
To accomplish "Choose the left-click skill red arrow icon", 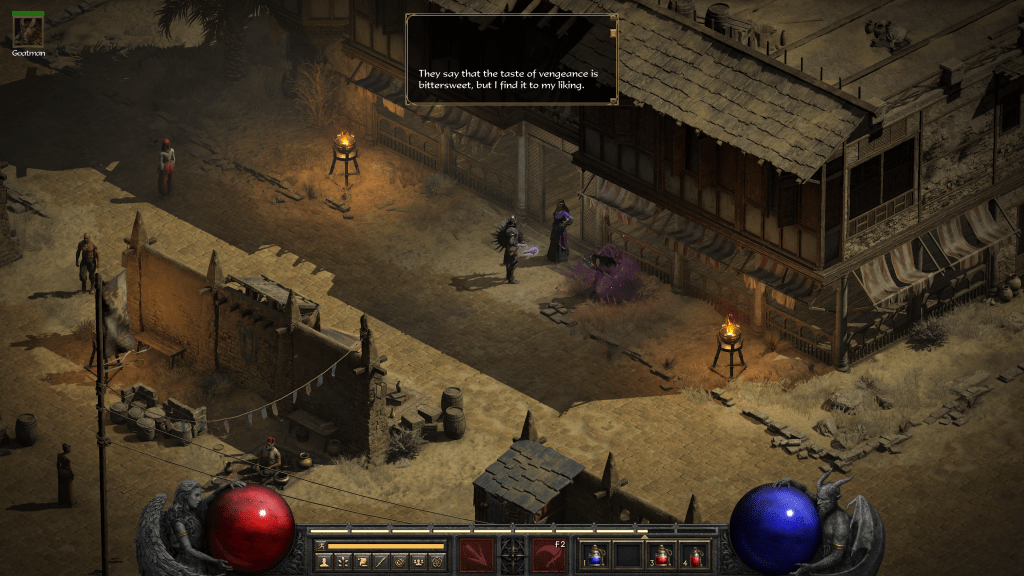I will pyautogui.click(x=475, y=555).
